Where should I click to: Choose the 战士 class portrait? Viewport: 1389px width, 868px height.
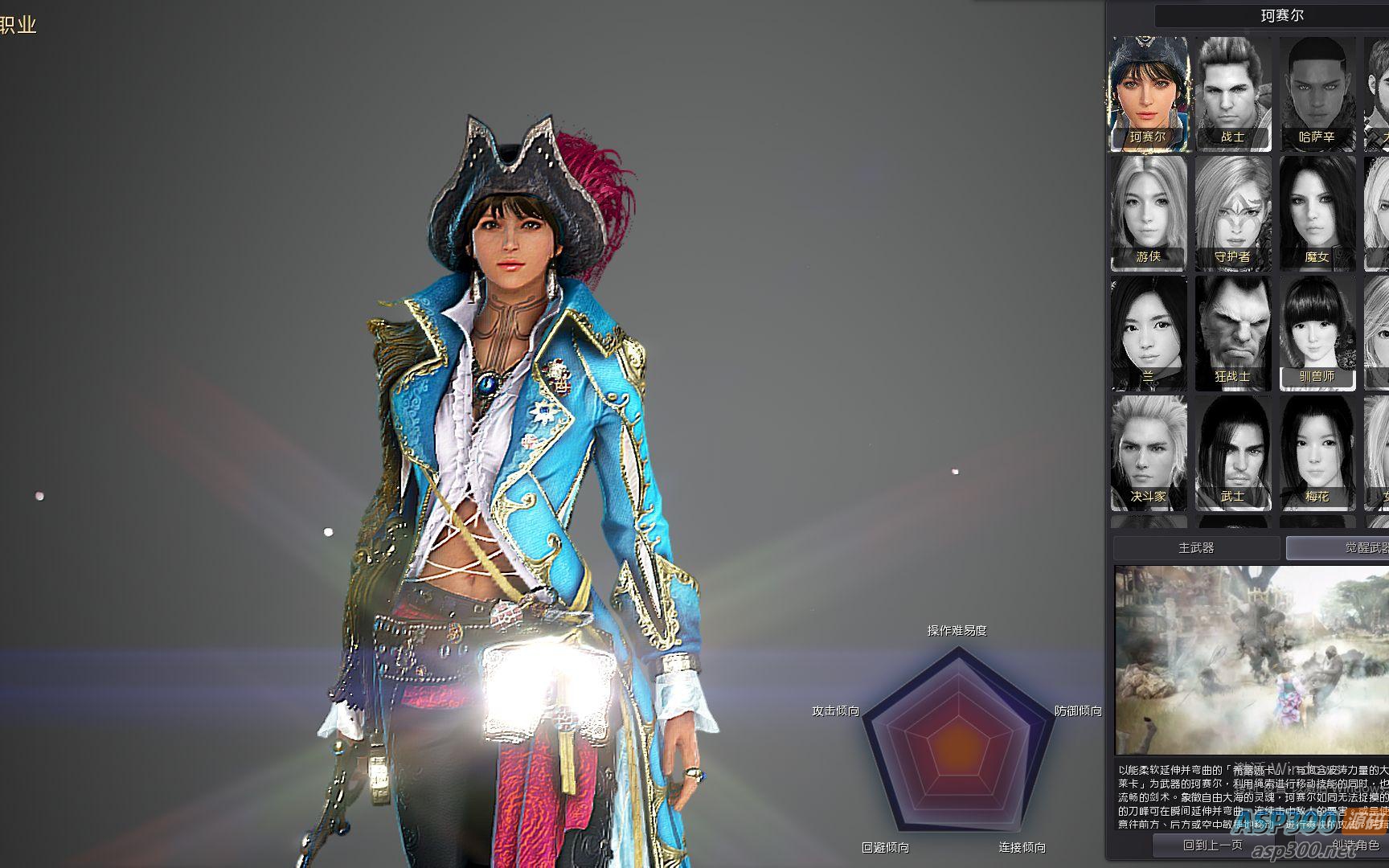(x=1232, y=93)
